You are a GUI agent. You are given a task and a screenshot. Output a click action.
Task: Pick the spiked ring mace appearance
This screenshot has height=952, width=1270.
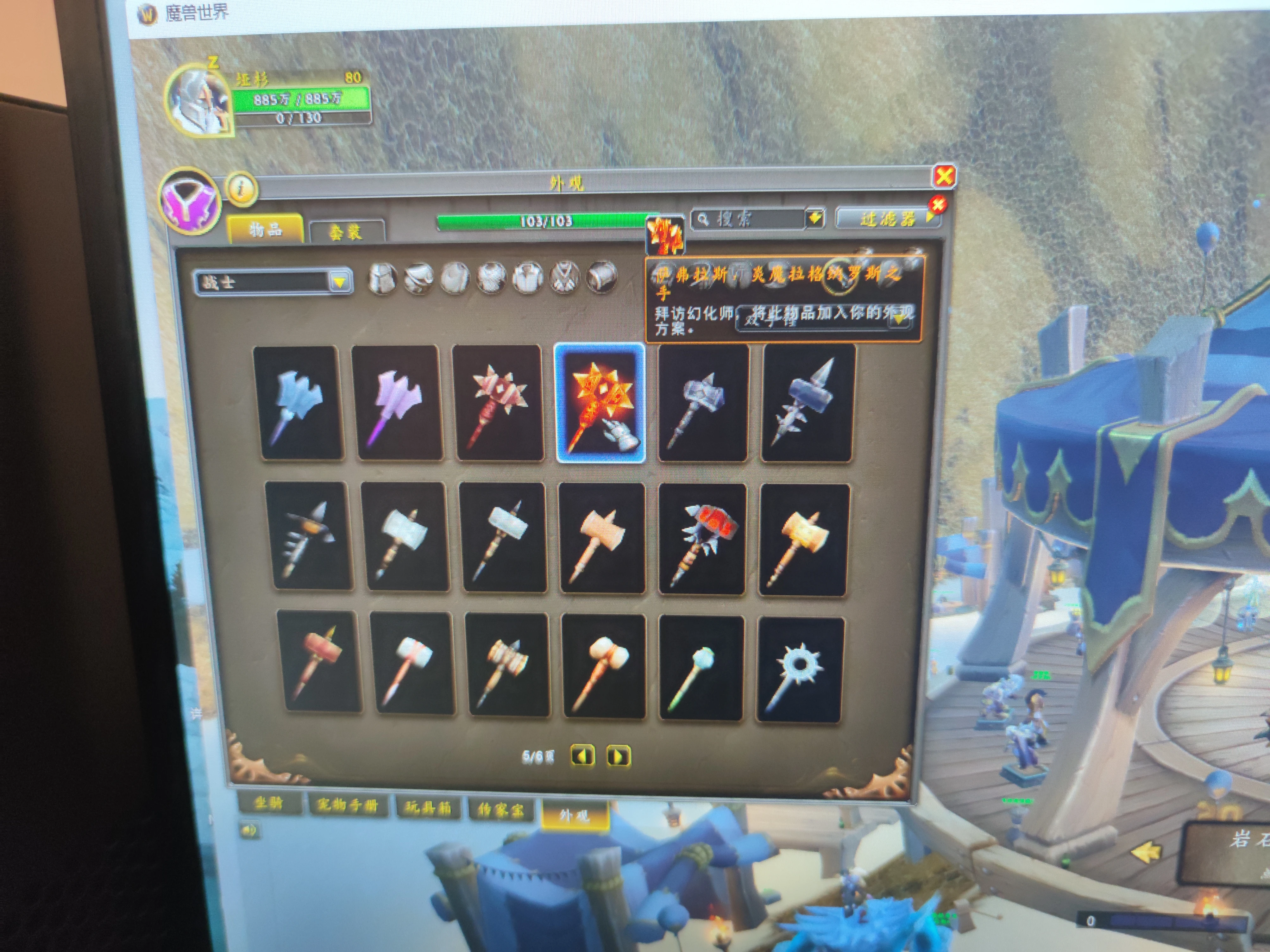800,669
